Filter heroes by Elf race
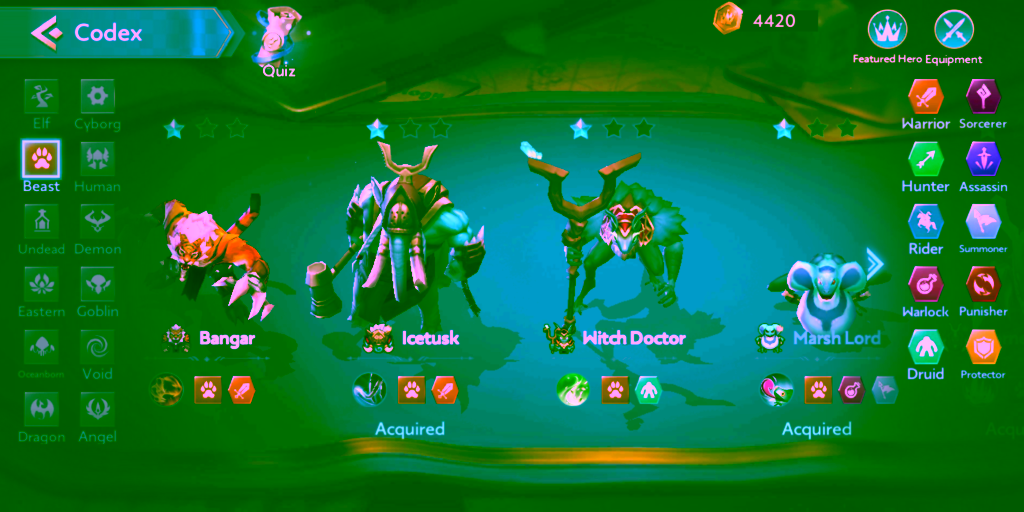1024x512 pixels. (x=41, y=98)
